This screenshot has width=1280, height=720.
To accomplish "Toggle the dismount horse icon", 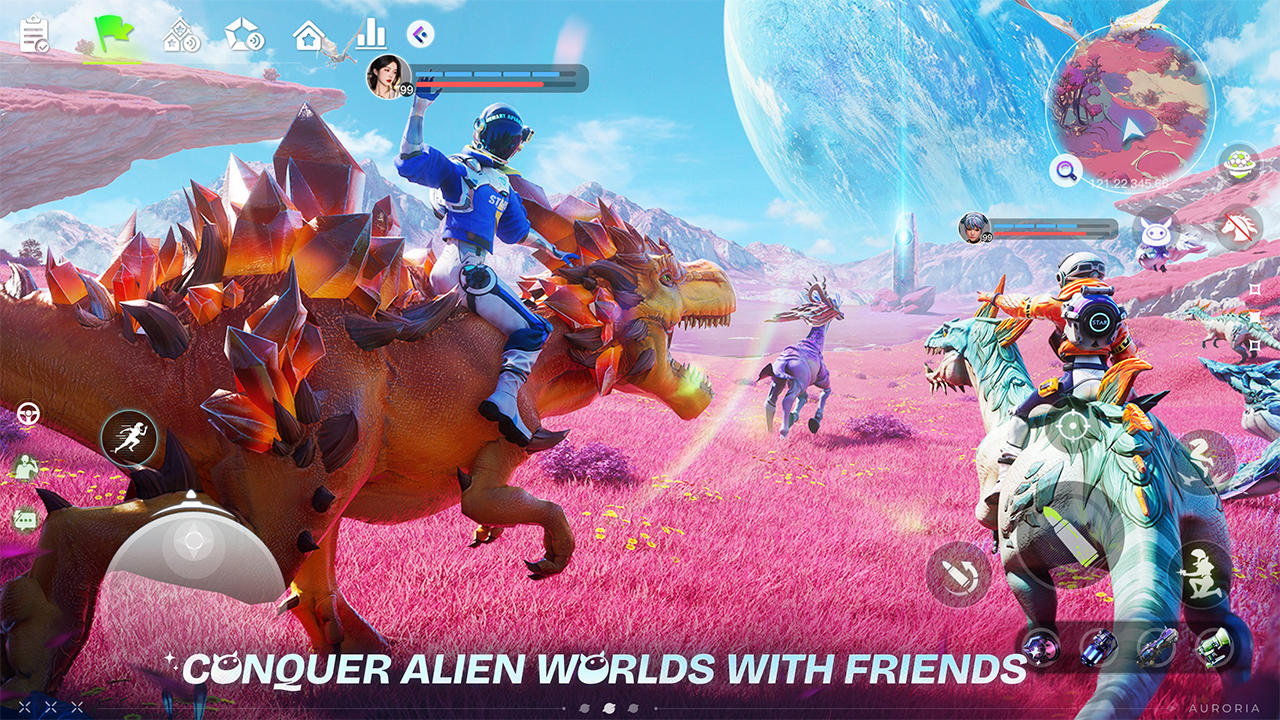I will (1236, 229).
